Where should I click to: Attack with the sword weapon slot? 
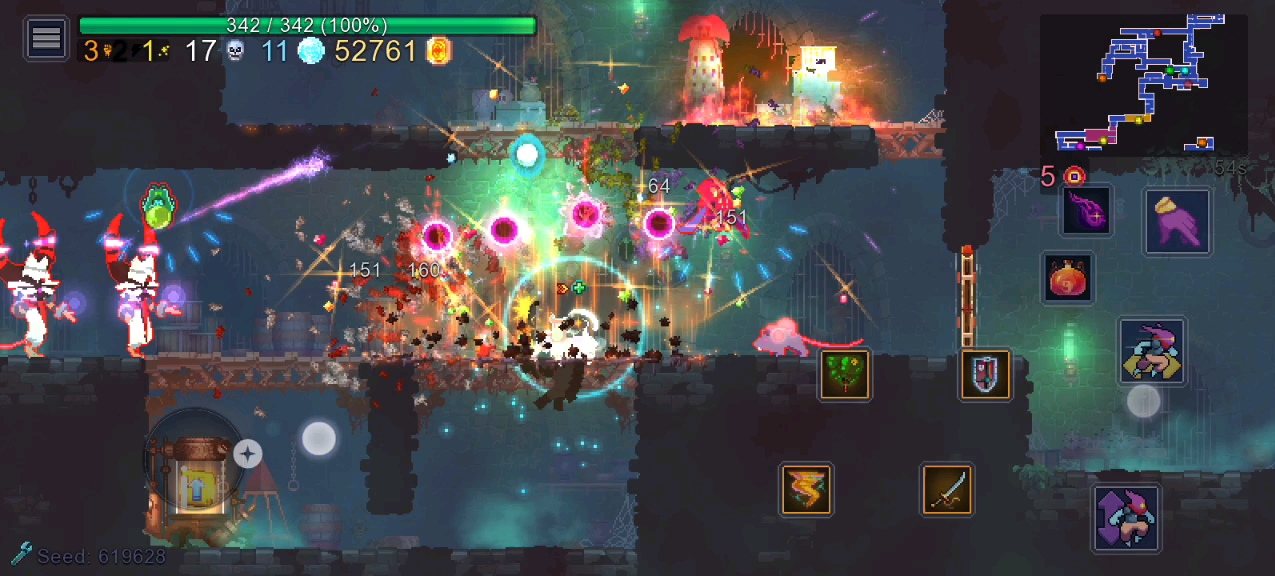pyautogui.click(x=947, y=489)
